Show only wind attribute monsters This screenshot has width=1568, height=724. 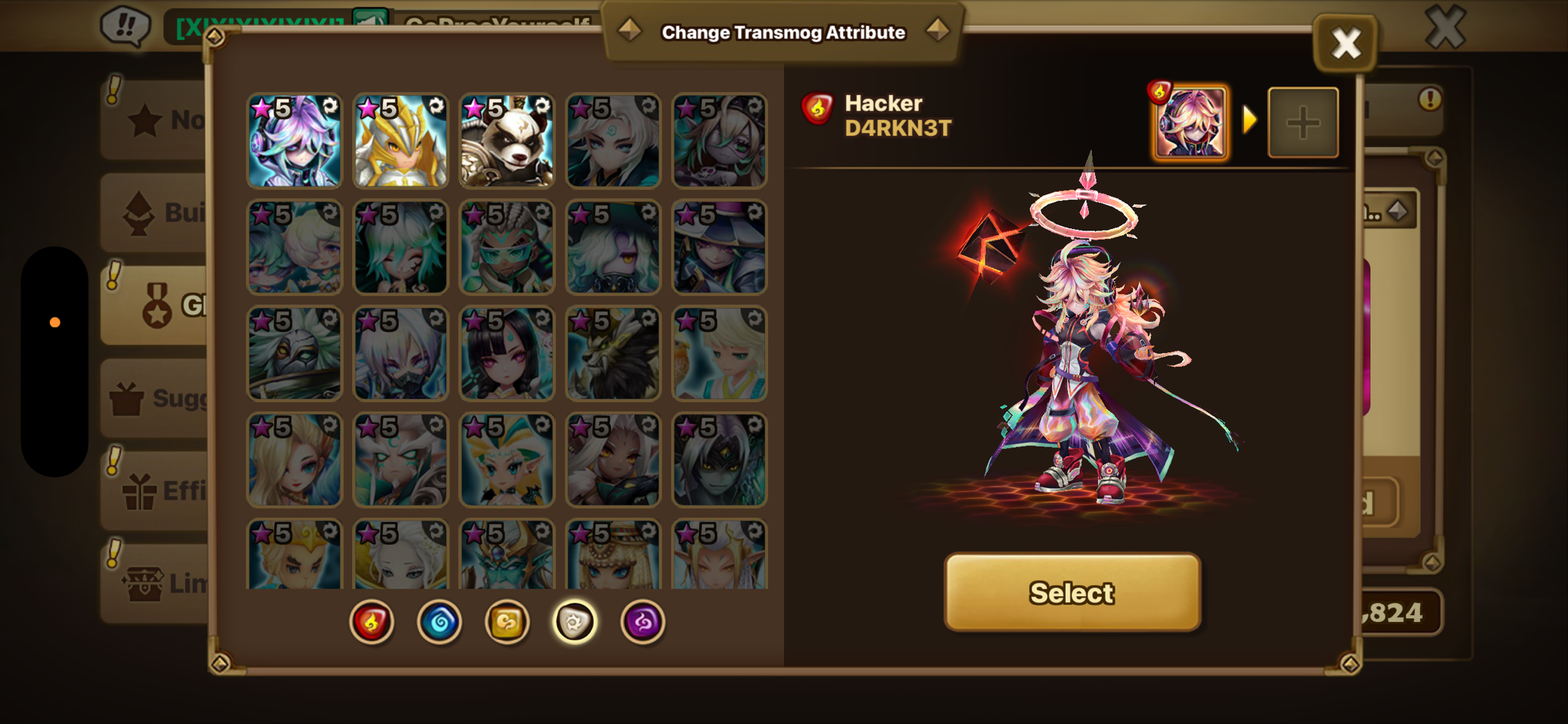click(x=507, y=621)
